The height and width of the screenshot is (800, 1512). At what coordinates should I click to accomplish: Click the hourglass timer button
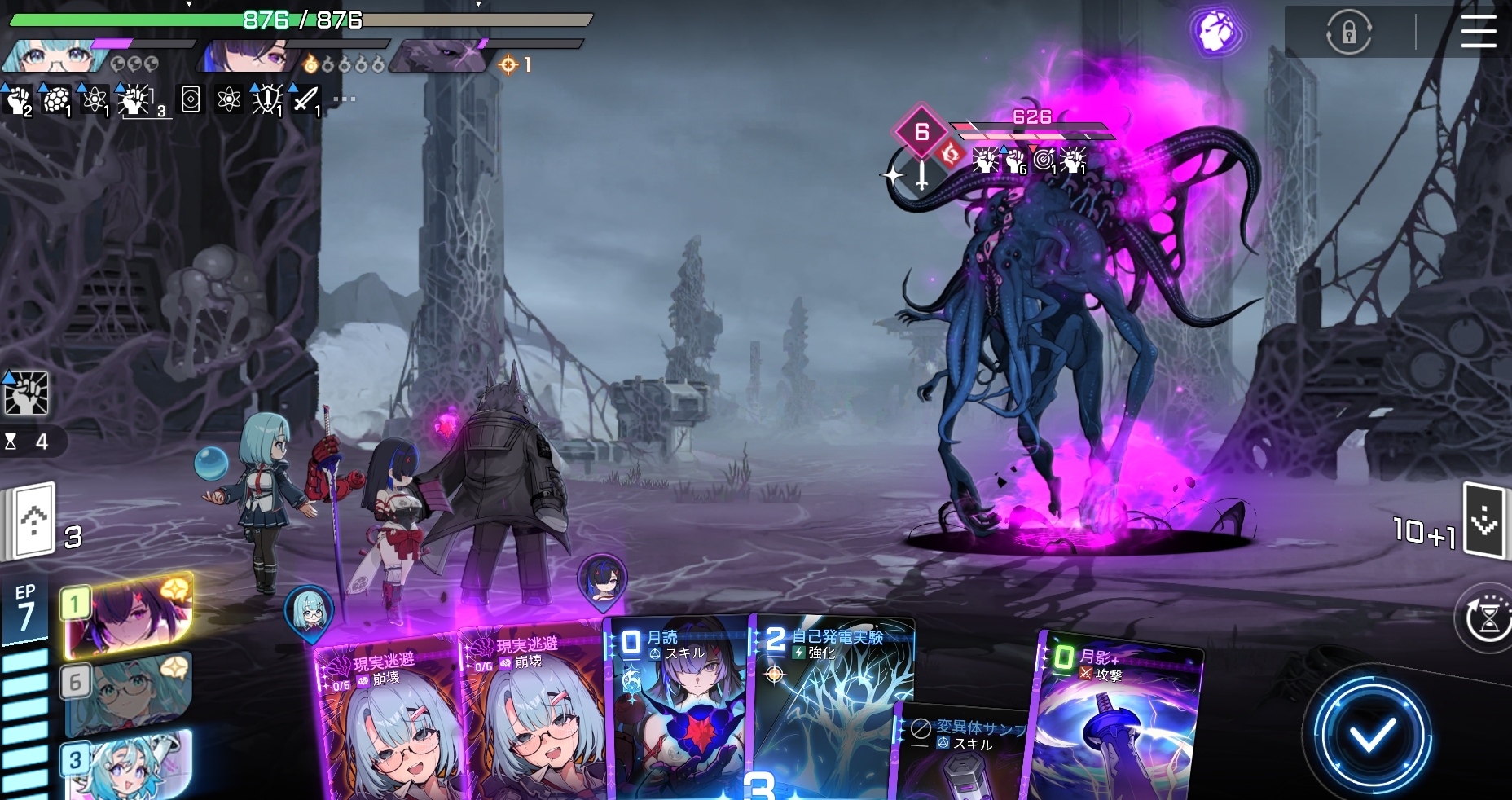click(1488, 619)
